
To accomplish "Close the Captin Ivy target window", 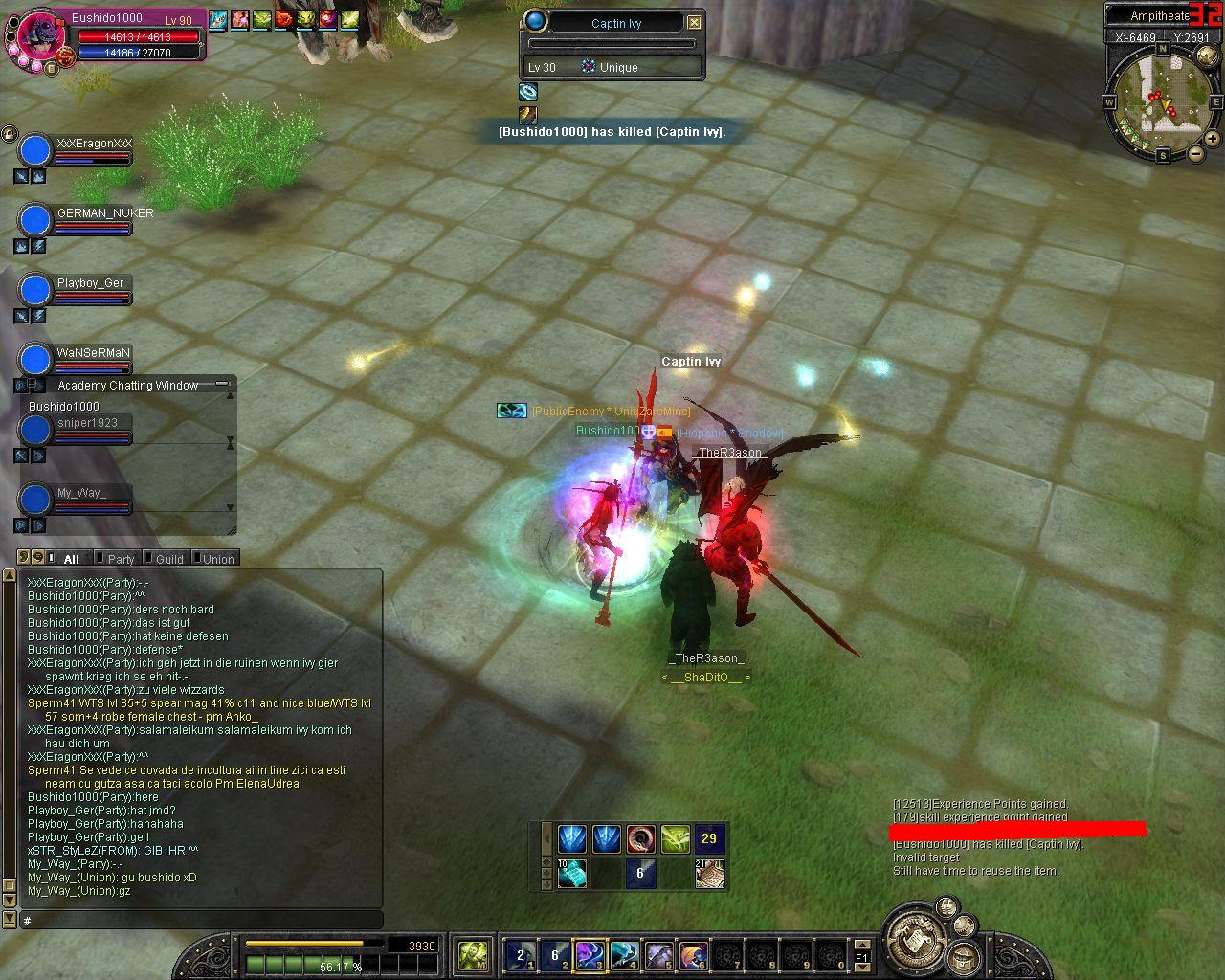I will tap(695, 22).
